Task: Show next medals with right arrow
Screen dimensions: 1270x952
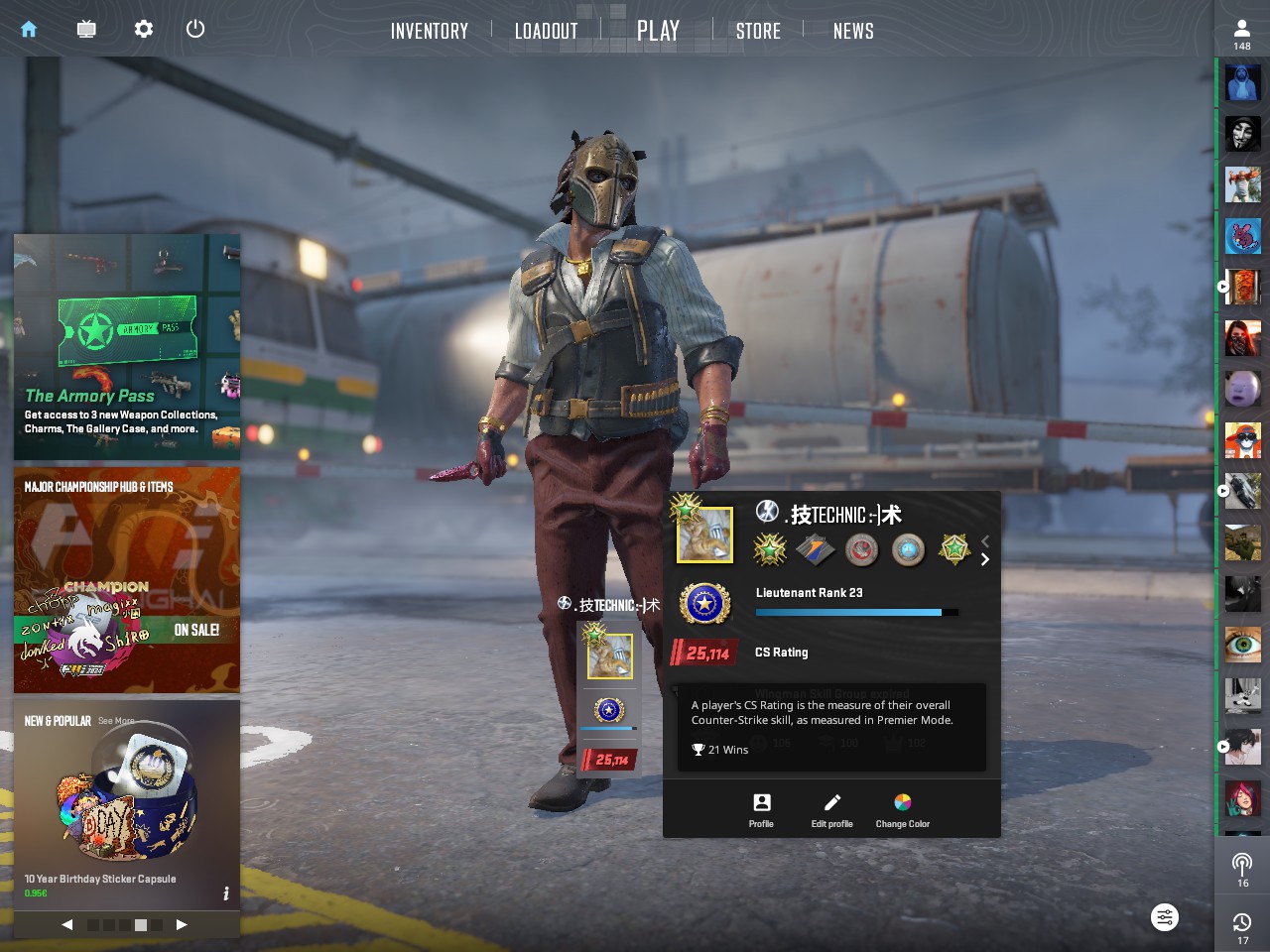Action: [984, 560]
